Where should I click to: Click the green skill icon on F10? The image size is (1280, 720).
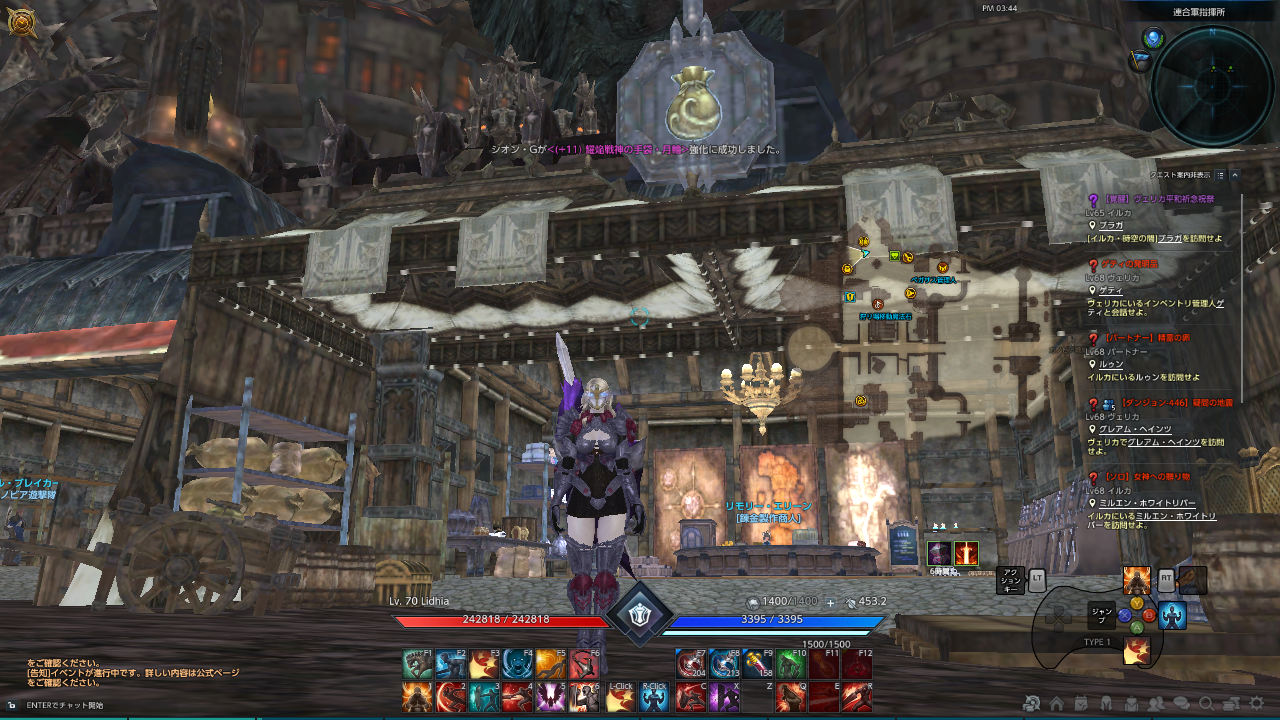point(790,663)
